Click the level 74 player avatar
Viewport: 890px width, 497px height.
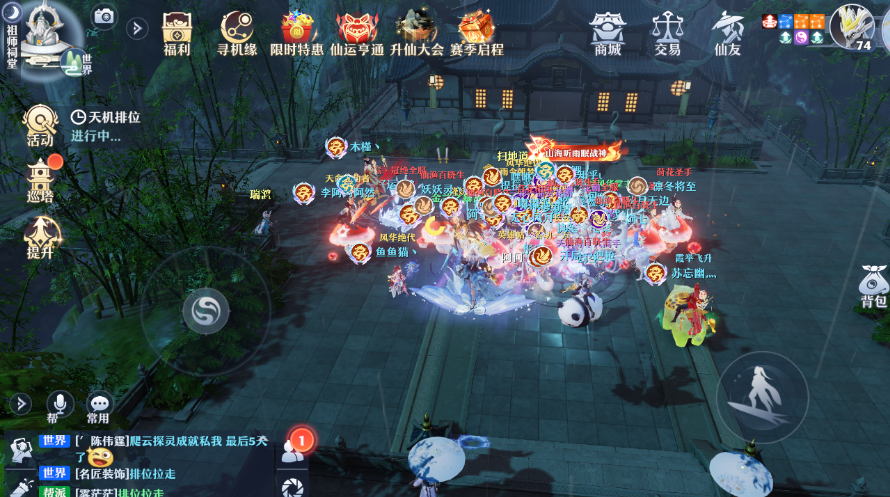point(851,25)
